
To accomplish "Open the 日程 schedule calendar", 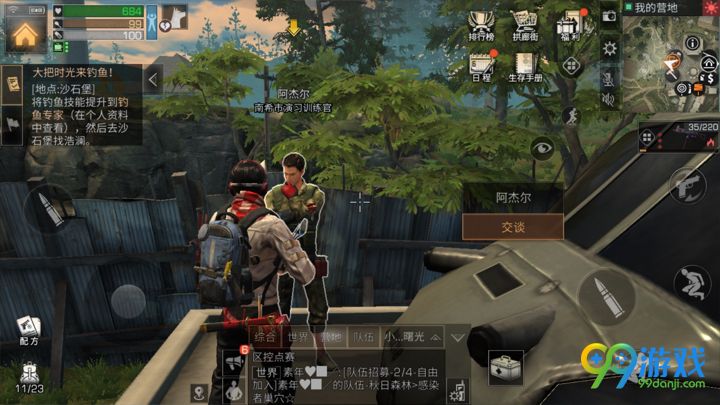I will pyautogui.click(x=482, y=66).
